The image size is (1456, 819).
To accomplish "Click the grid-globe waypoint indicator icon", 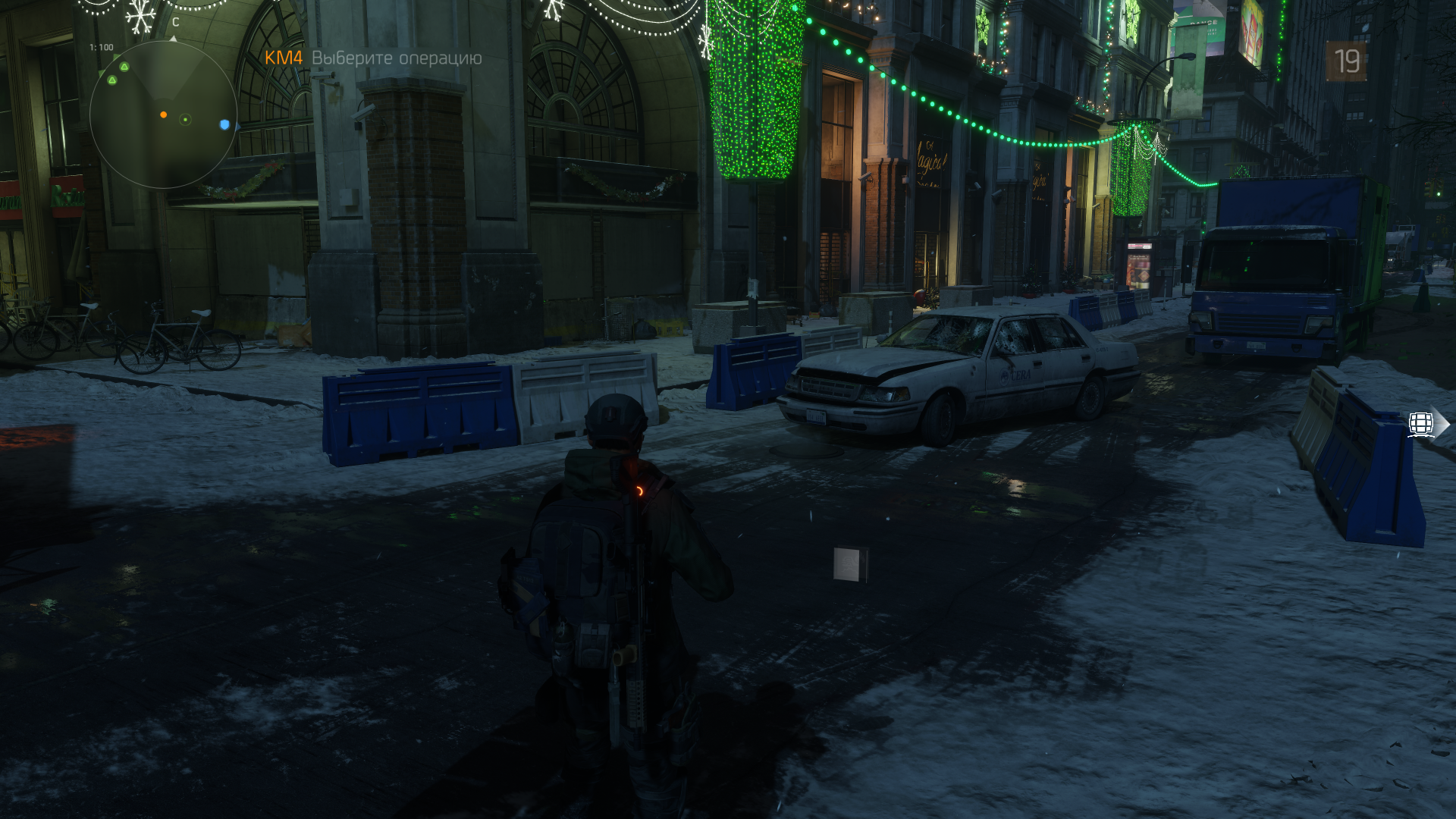I will [x=1422, y=424].
